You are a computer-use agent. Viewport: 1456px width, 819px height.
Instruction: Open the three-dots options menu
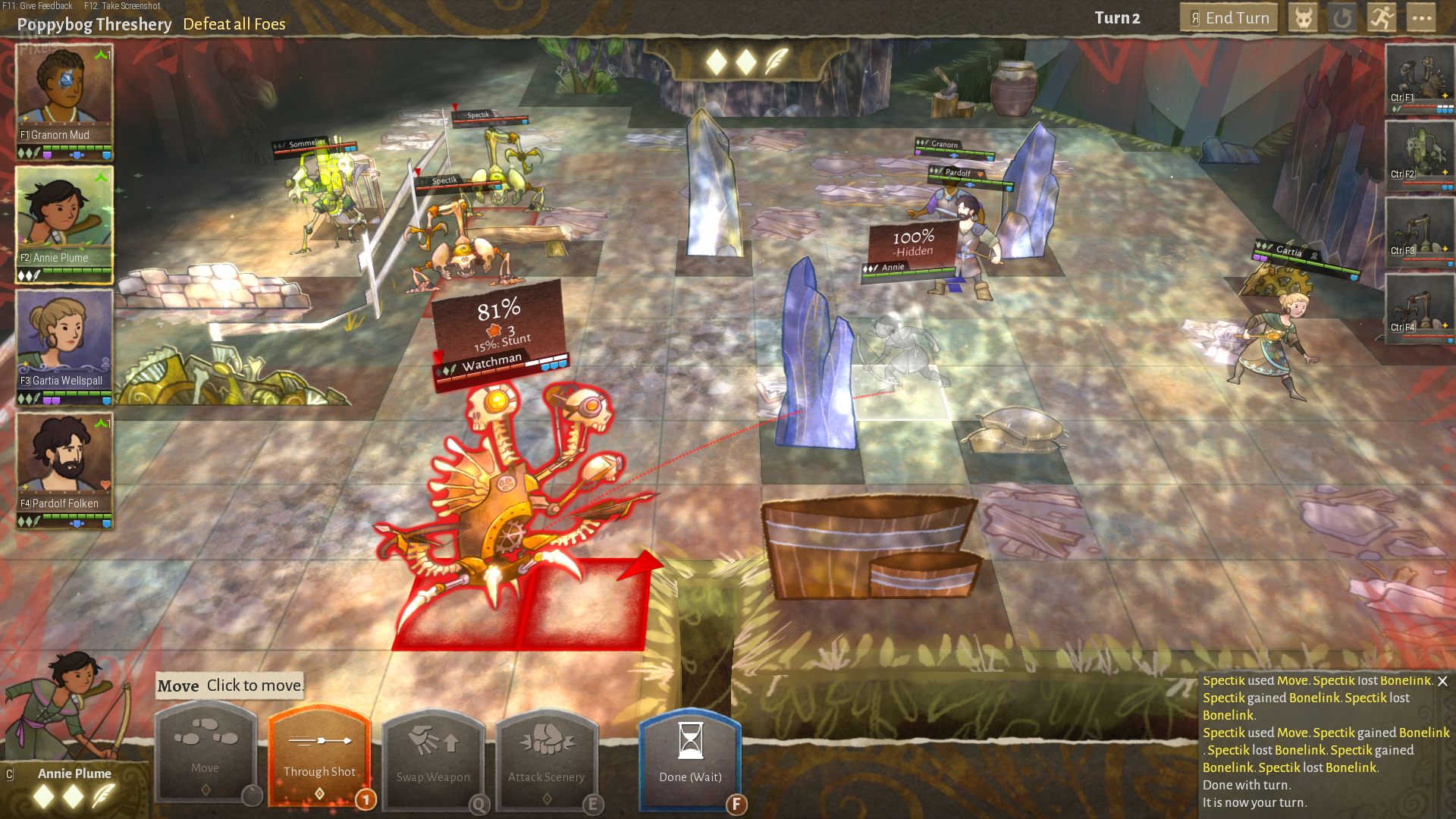click(x=1422, y=18)
